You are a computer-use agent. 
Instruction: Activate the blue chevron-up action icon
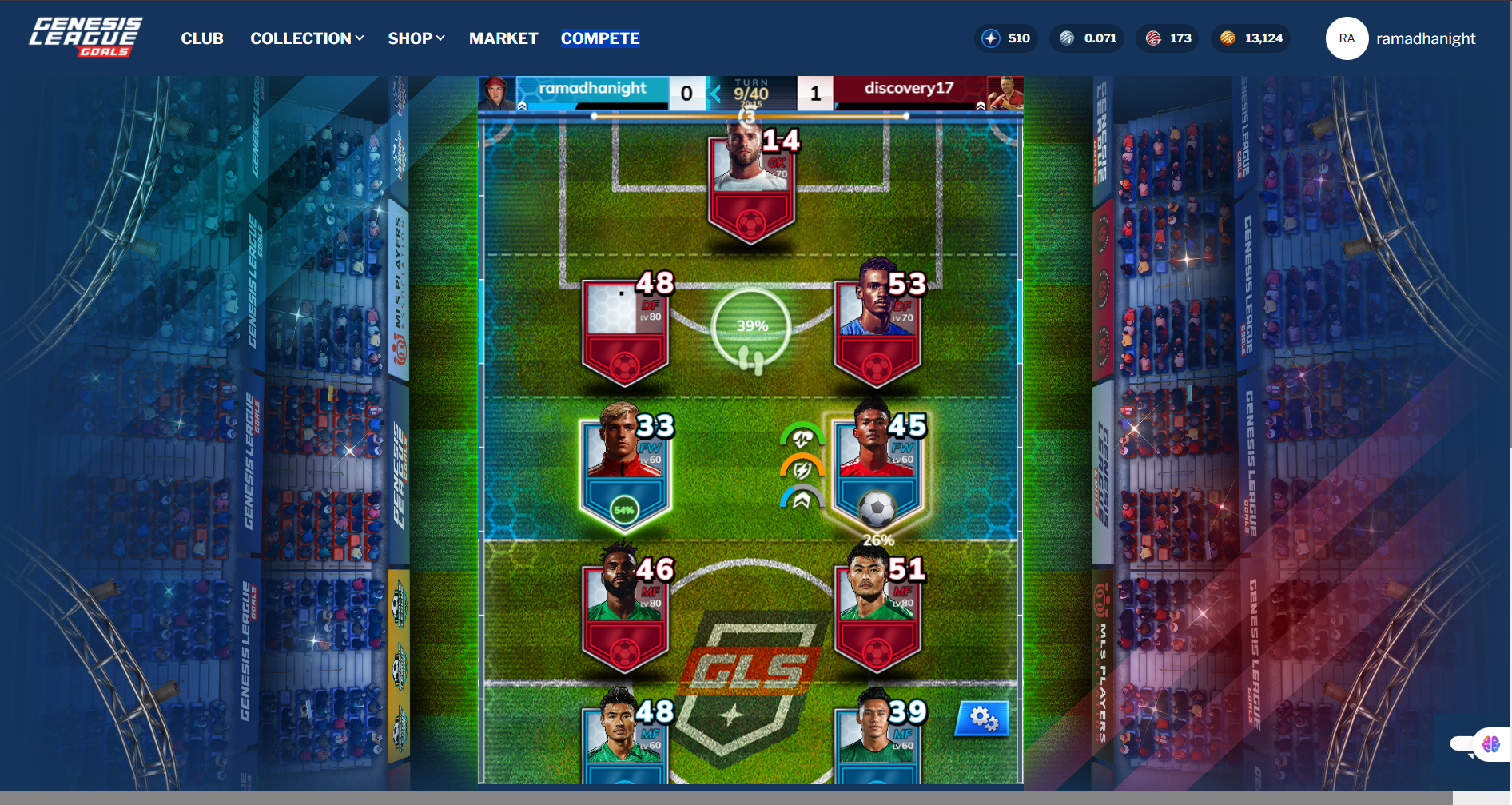coord(802,500)
